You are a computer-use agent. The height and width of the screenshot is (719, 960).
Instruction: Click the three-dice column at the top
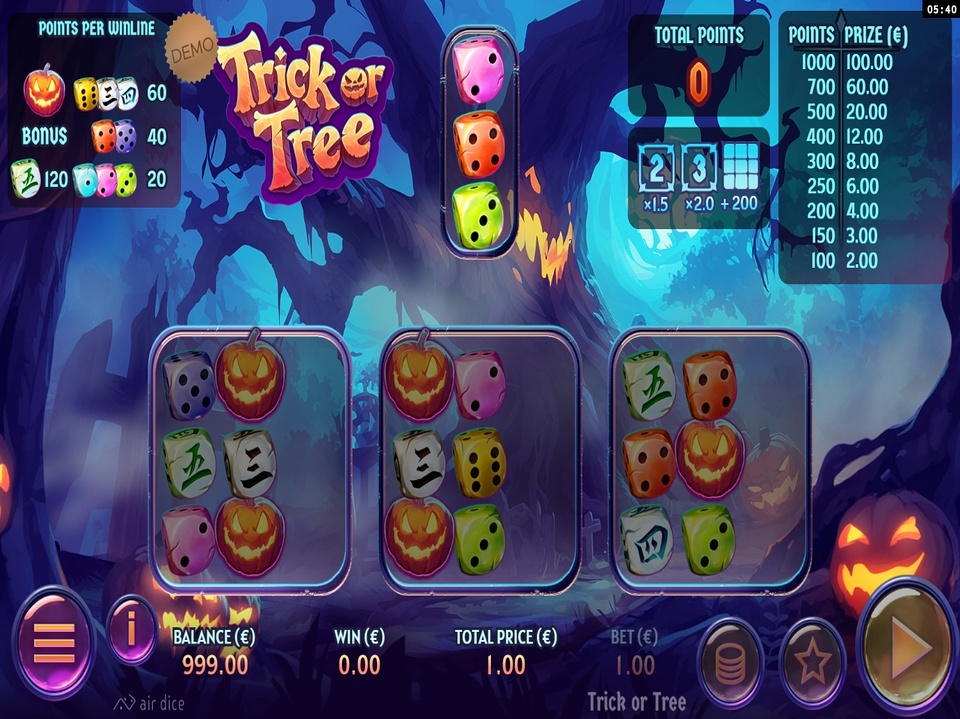point(479,143)
